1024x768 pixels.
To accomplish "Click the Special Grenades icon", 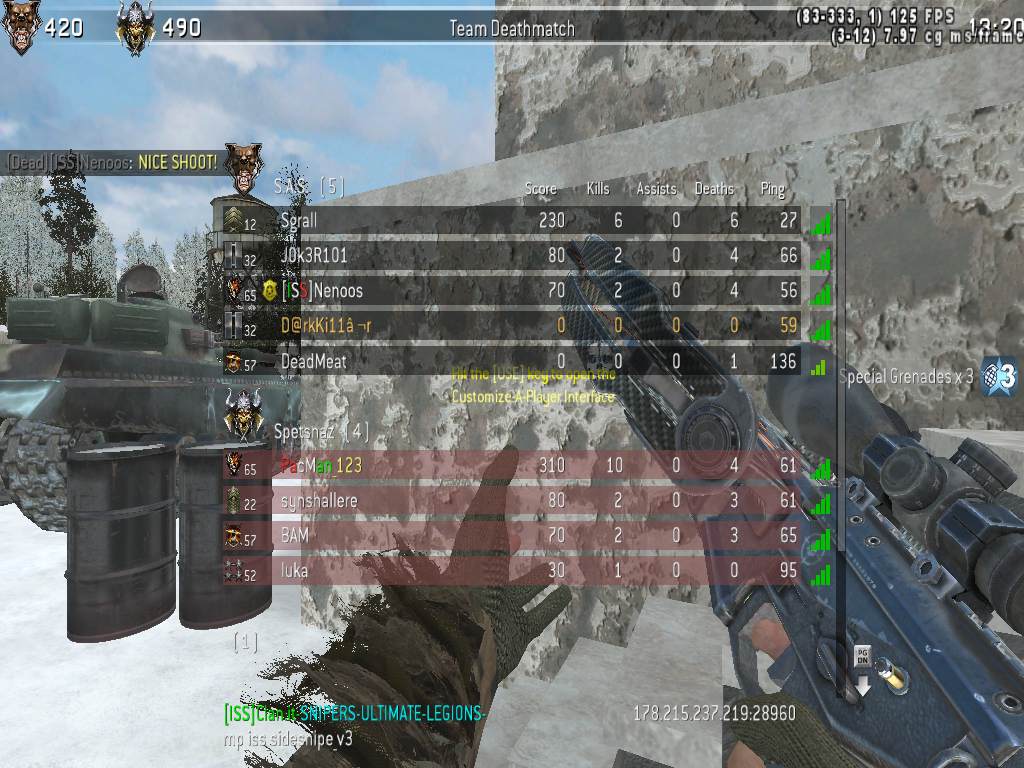I will [1000, 375].
